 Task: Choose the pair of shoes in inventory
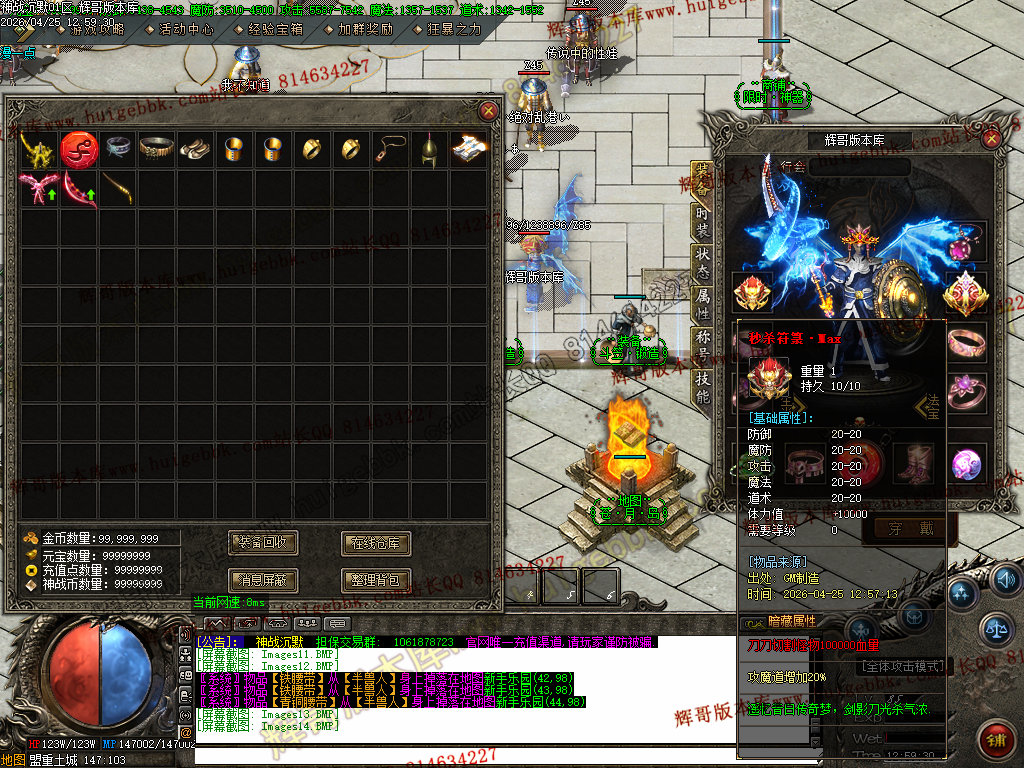coord(194,149)
